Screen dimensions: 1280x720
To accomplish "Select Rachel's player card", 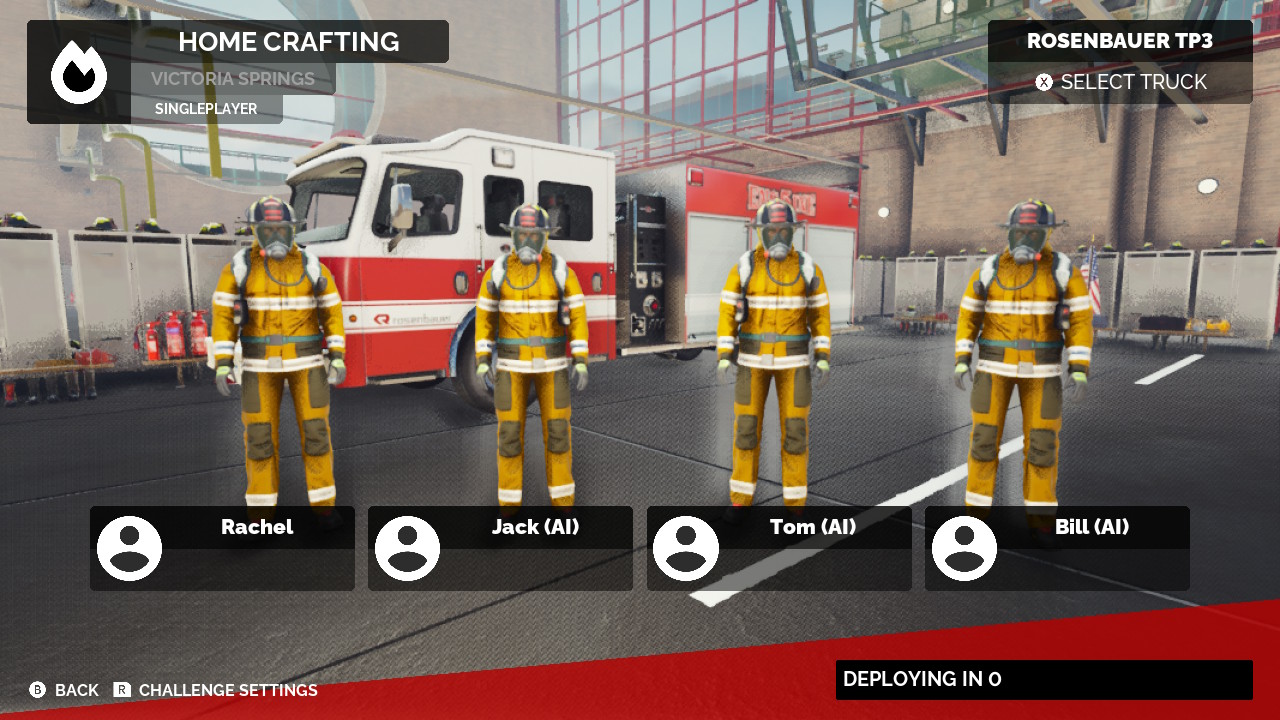I will pyautogui.click(x=222, y=548).
